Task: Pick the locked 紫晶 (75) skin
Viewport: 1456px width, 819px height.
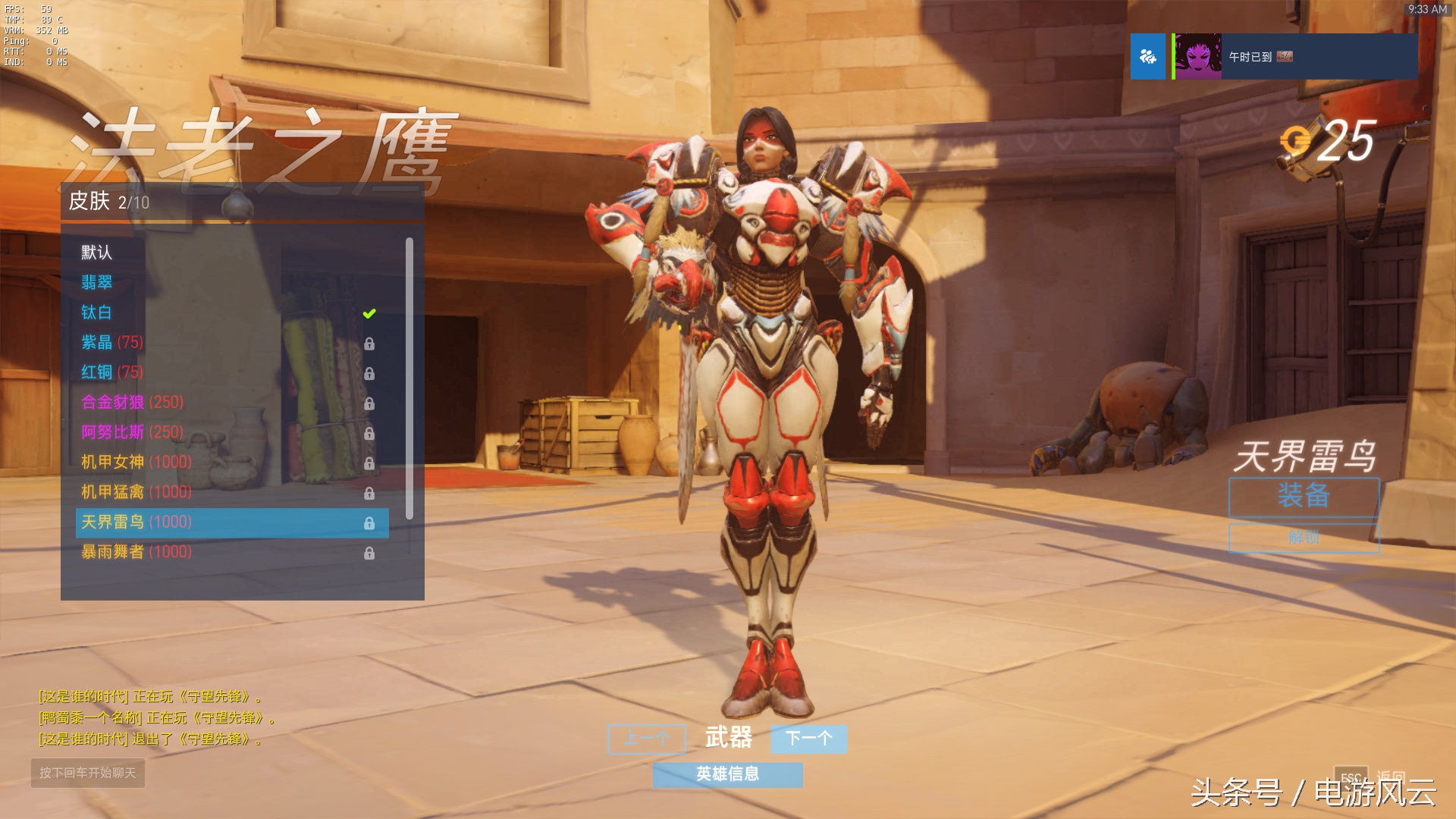Action: [x=112, y=343]
